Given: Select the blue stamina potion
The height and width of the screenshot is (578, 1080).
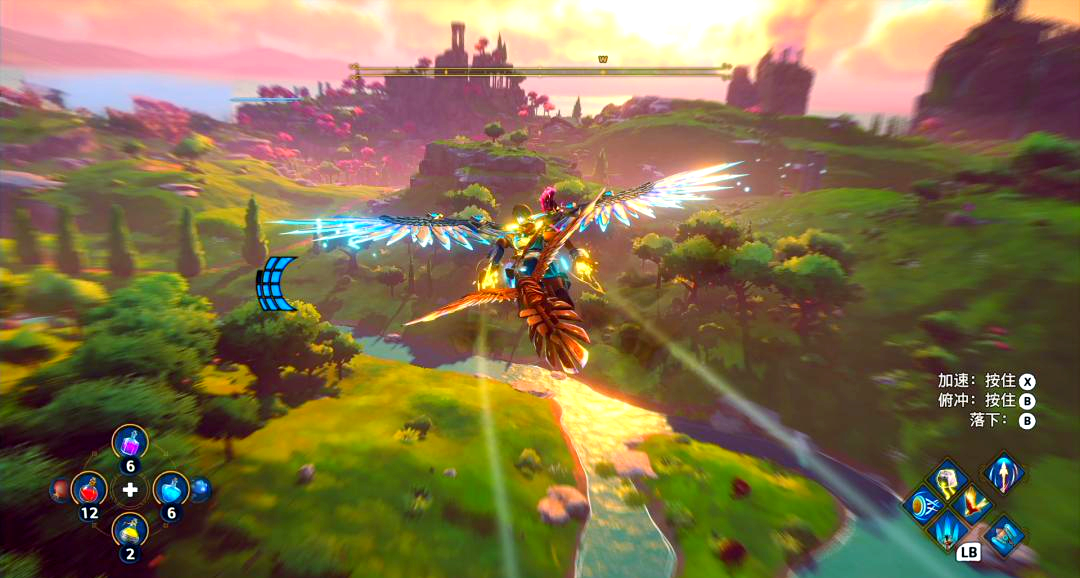Looking at the screenshot, I should [x=171, y=489].
